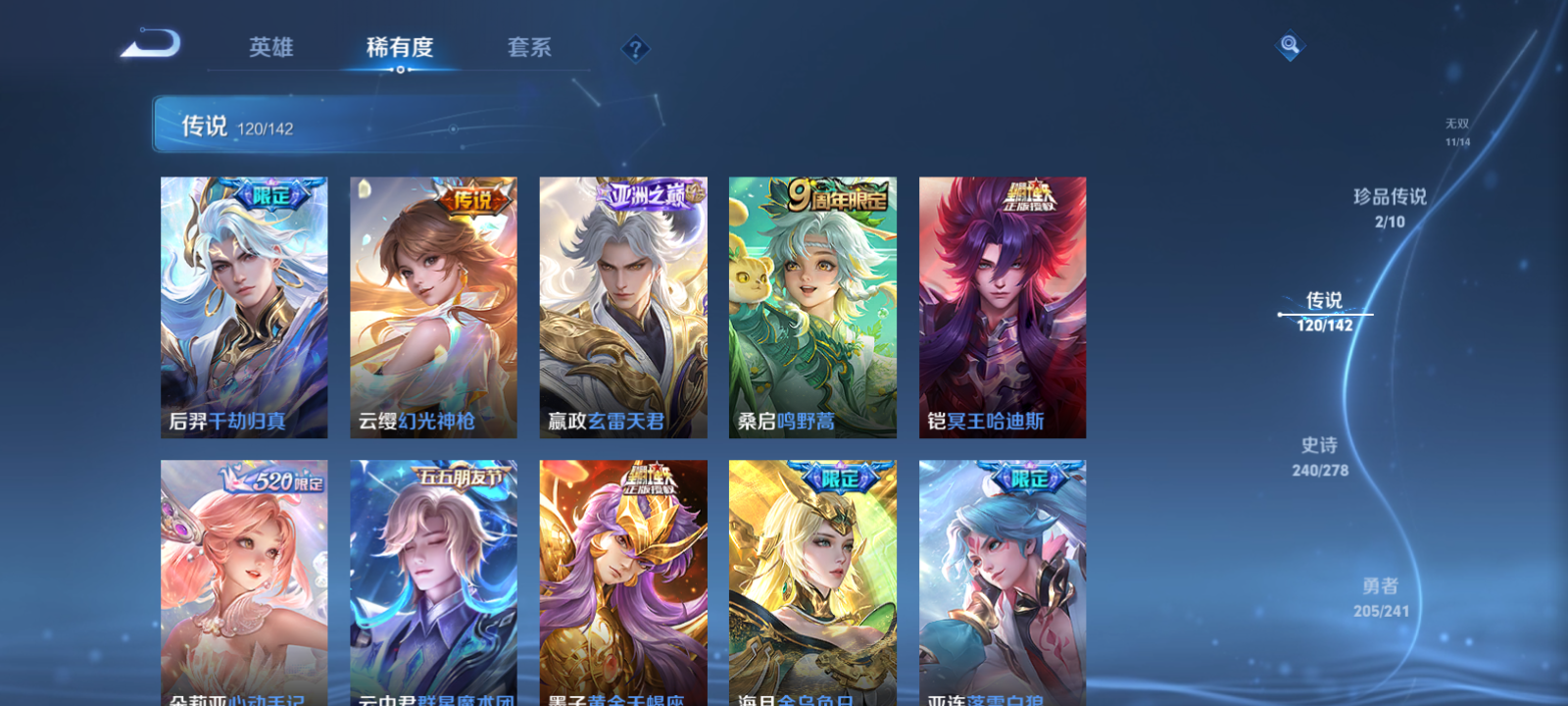Viewport: 1568px width, 706px height.
Task: Switch to the 英雄 tab
Action: (269, 47)
